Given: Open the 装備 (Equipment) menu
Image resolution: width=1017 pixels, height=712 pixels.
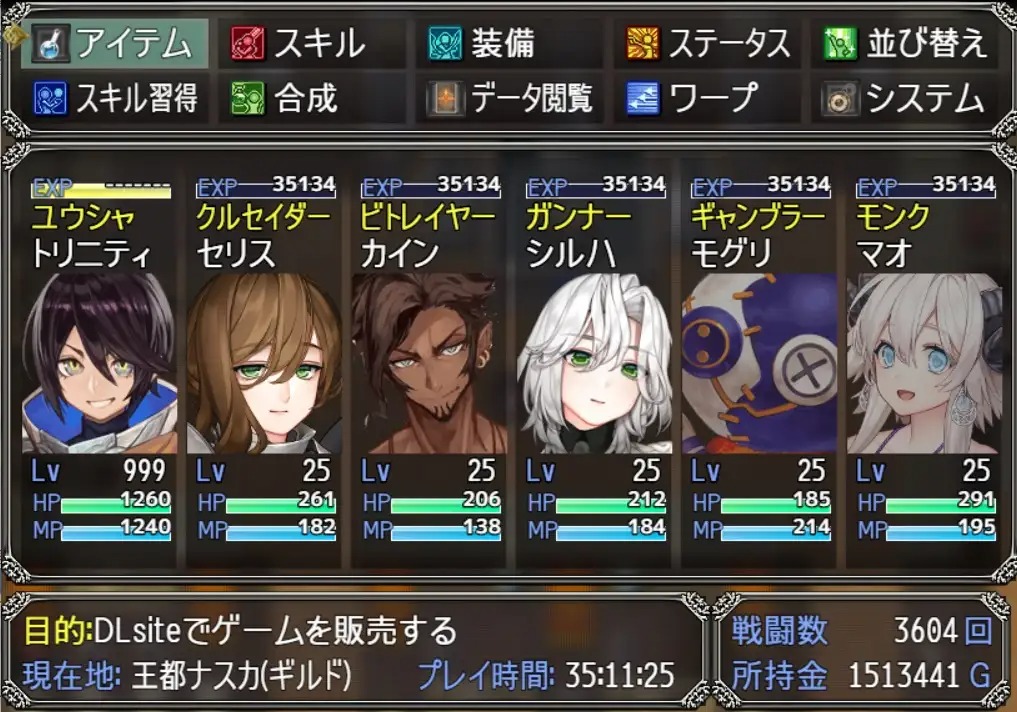Looking at the screenshot, I should (x=506, y=43).
